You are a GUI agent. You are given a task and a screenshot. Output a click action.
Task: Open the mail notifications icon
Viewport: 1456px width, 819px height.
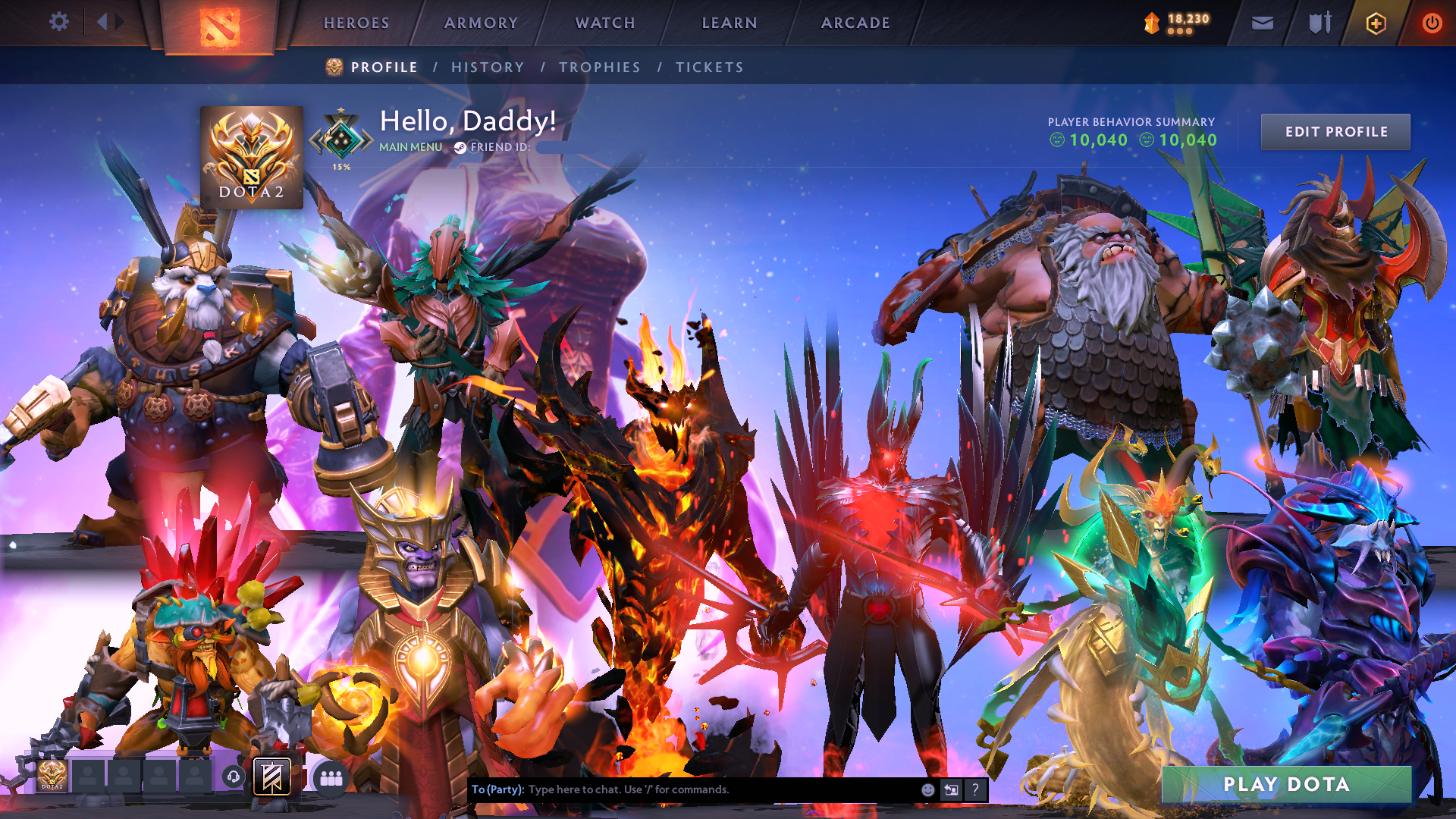pos(1262,23)
